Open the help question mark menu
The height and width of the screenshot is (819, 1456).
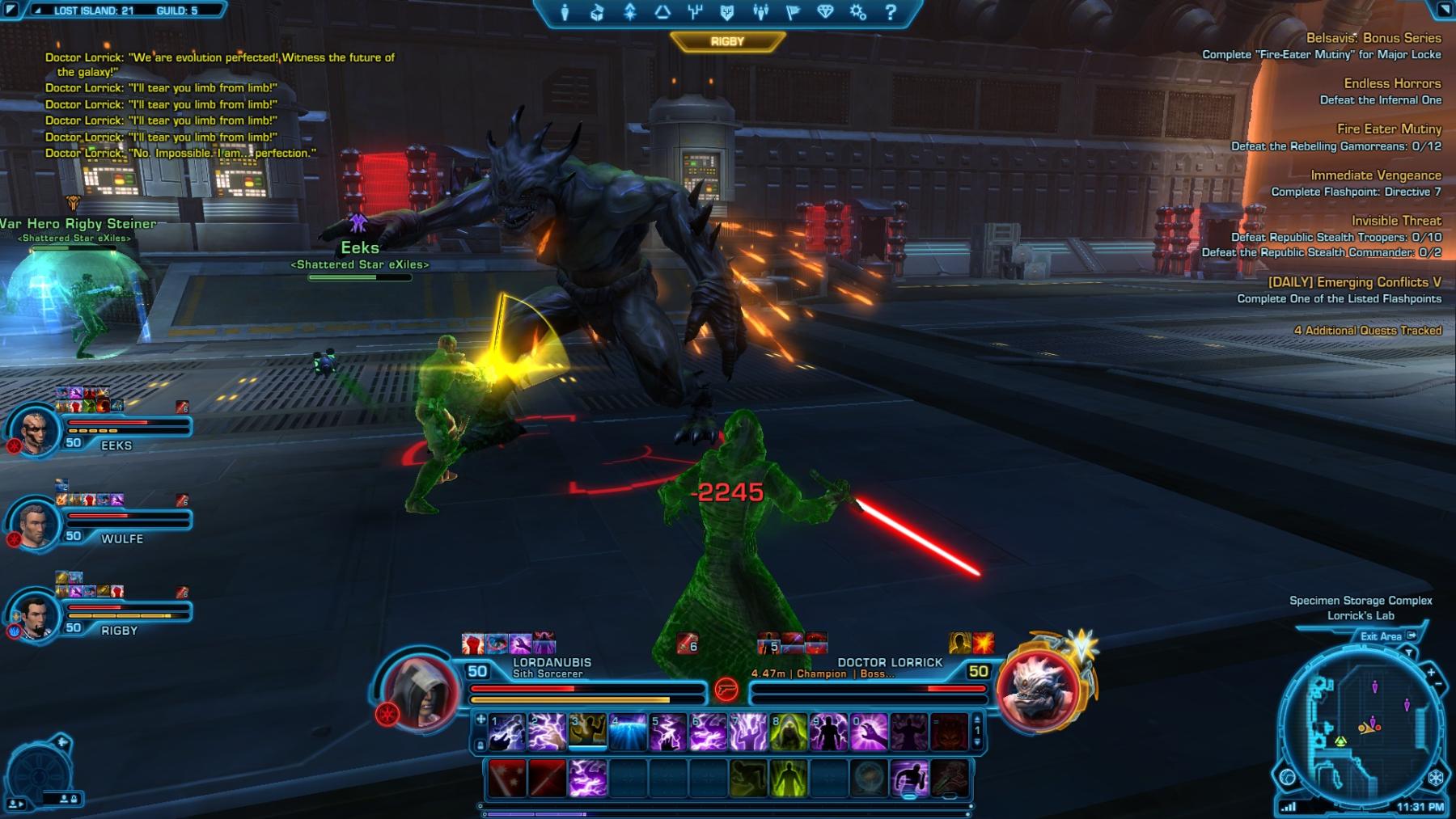[x=891, y=12]
